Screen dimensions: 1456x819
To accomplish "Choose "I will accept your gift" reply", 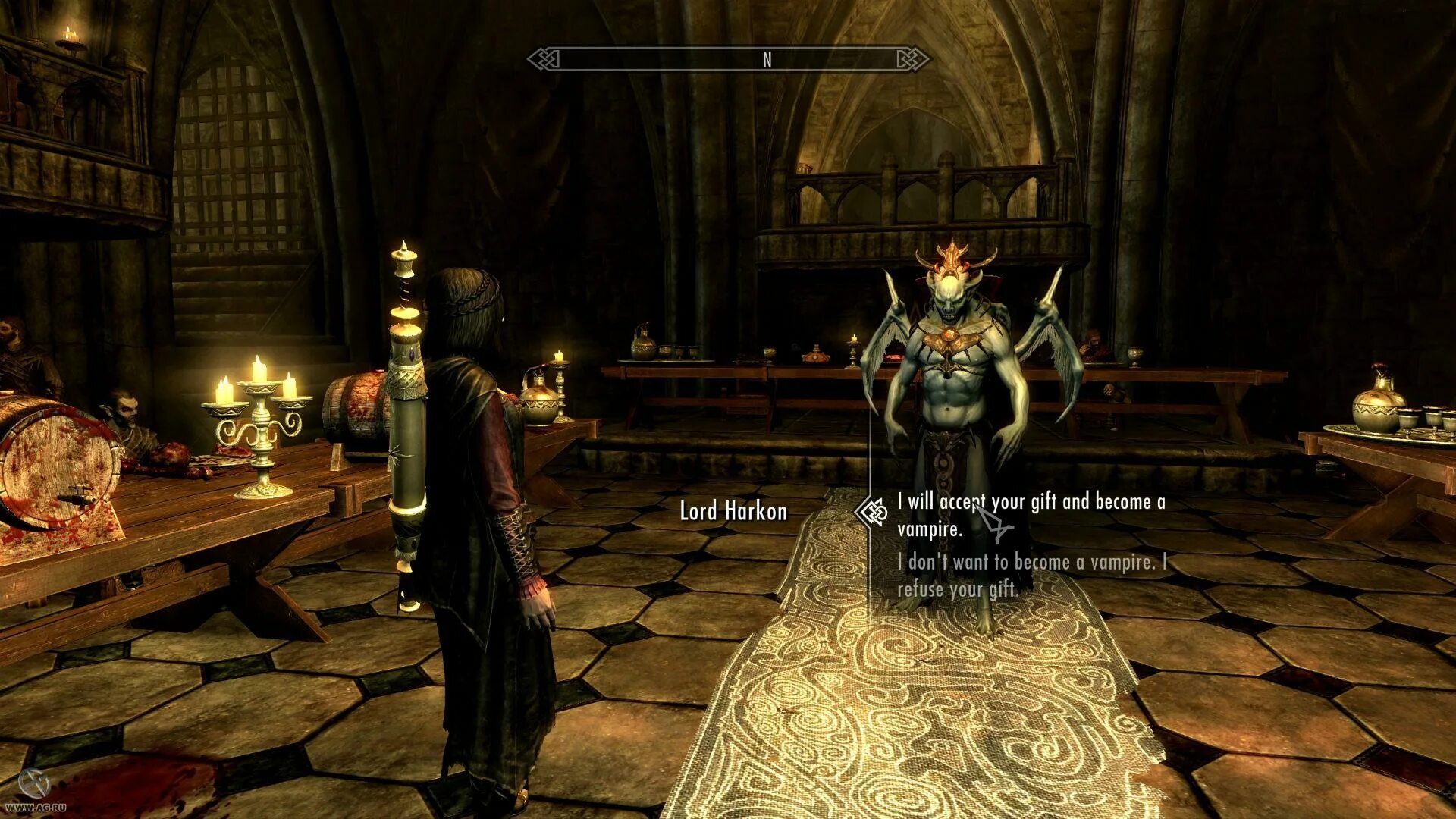I will (x=1030, y=515).
